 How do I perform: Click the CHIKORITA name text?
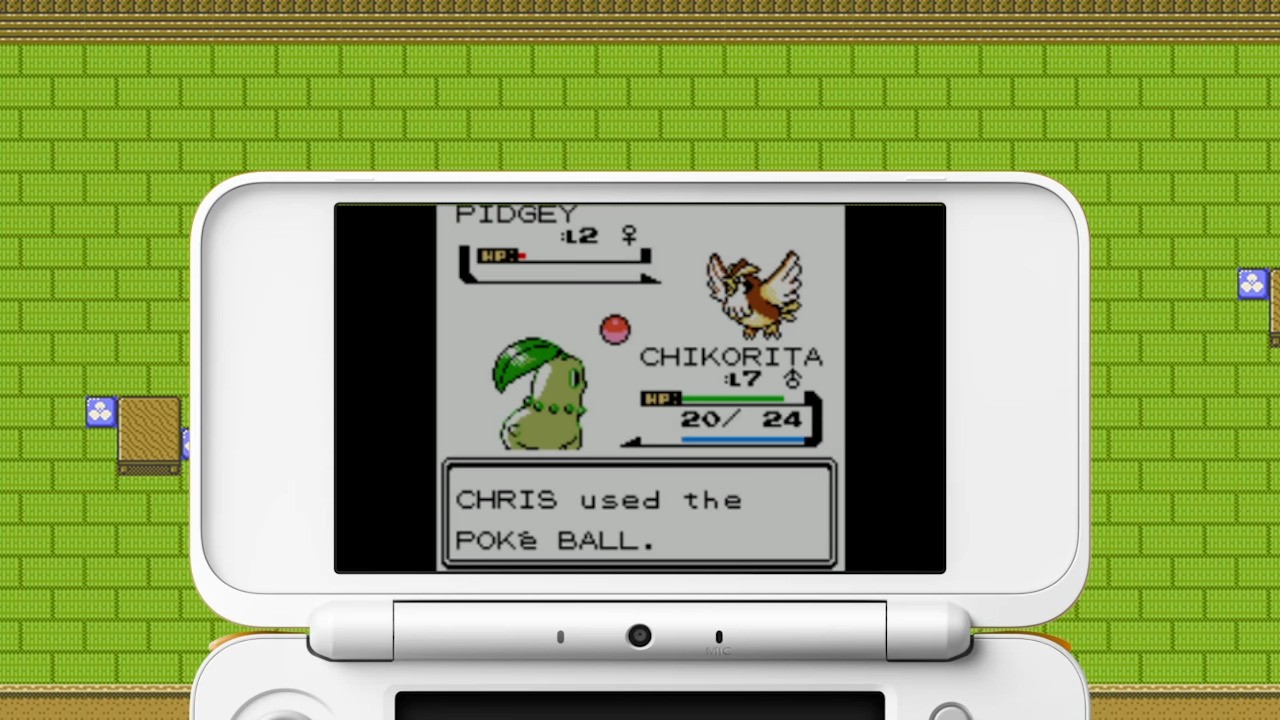click(734, 357)
